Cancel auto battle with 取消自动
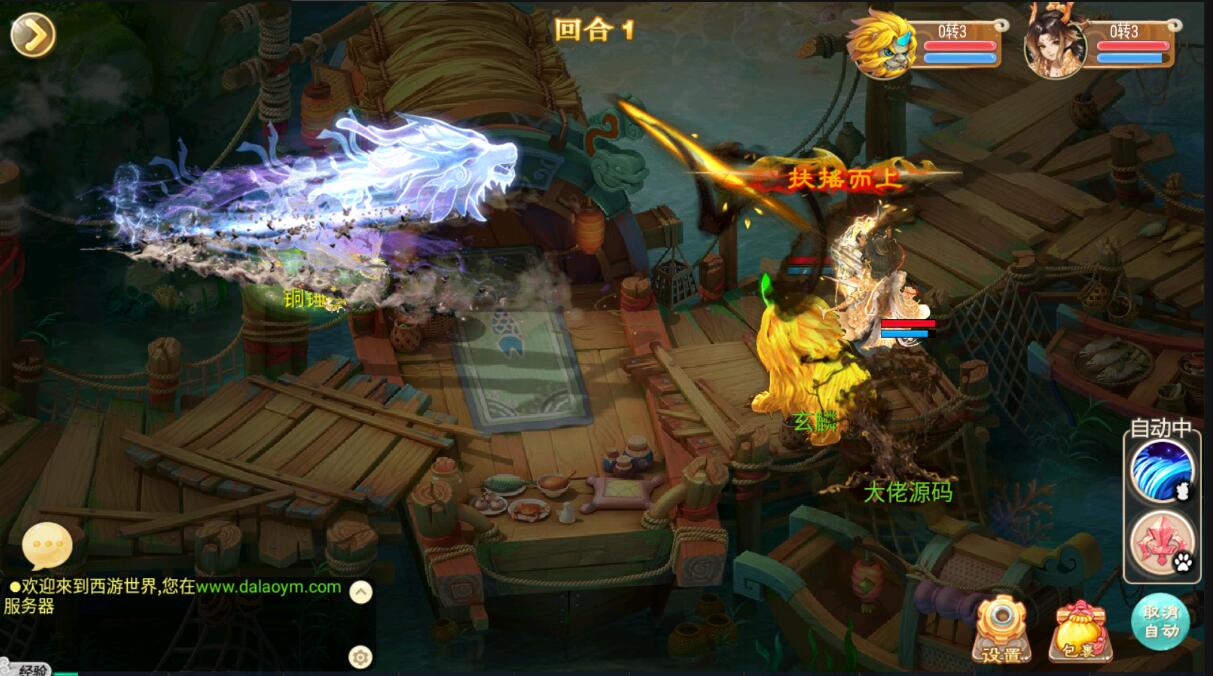The width and height of the screenshot is (1213, 676). [1161, 621]
